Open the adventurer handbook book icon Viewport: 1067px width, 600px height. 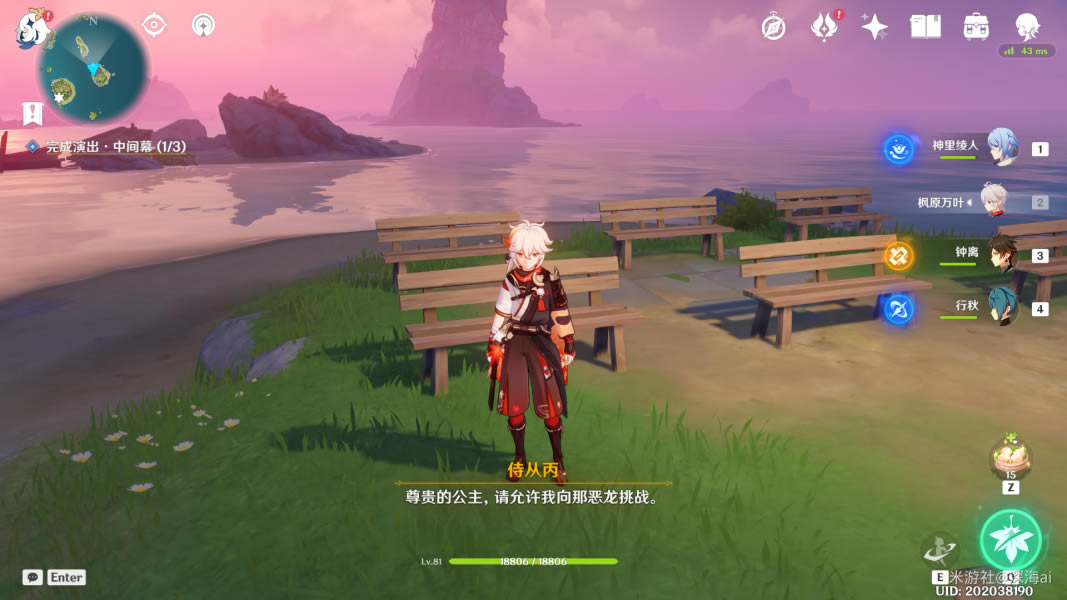926,27
